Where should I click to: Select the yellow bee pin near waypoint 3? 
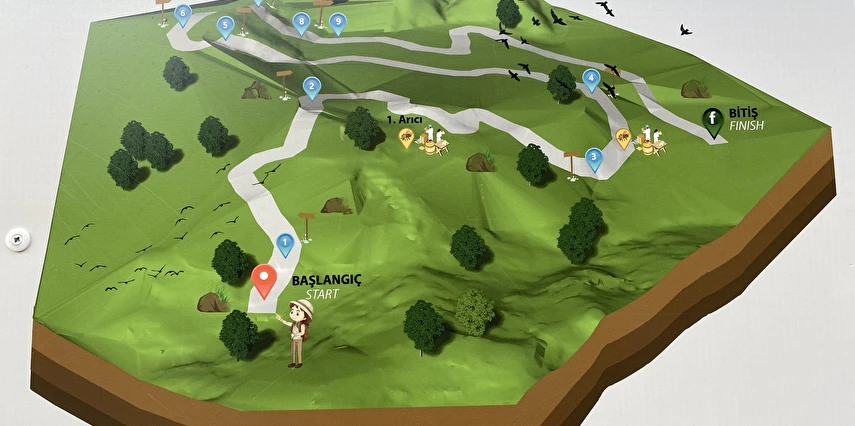pos(623,136)
